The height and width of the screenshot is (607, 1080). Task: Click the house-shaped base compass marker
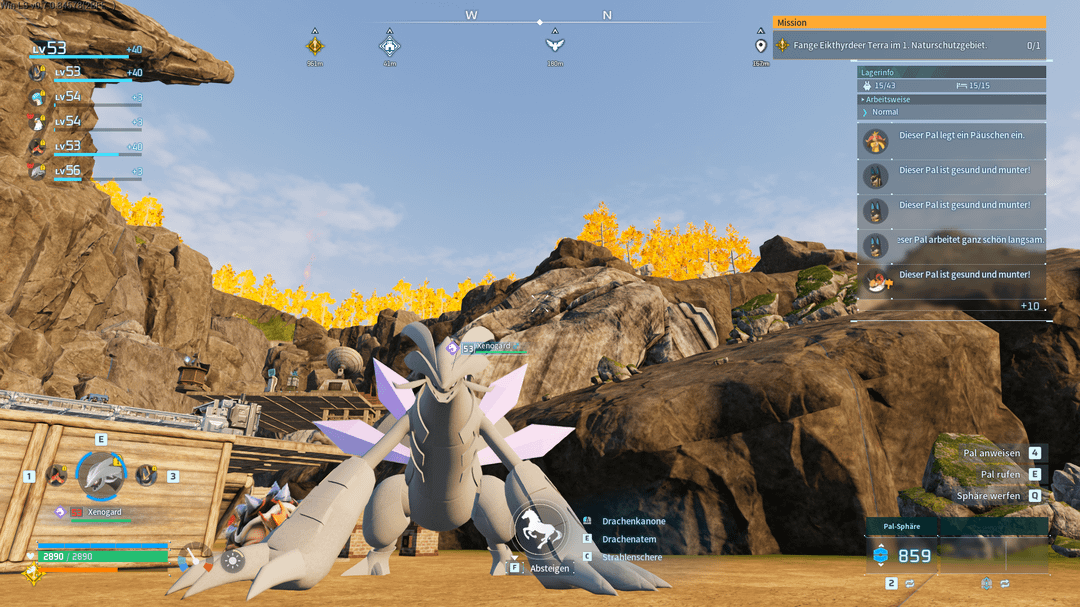click(390, 45)
